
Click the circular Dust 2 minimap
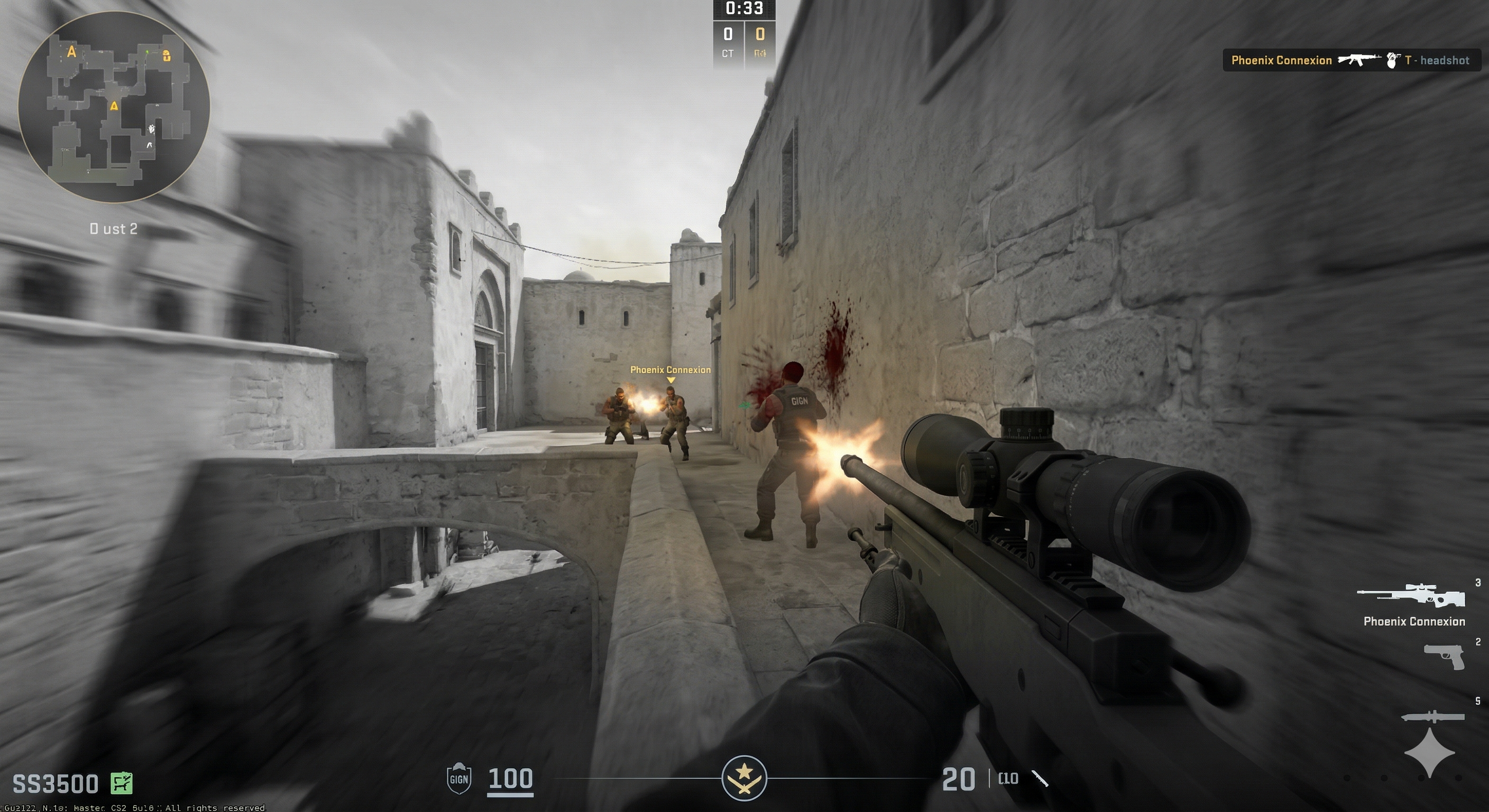114,107
